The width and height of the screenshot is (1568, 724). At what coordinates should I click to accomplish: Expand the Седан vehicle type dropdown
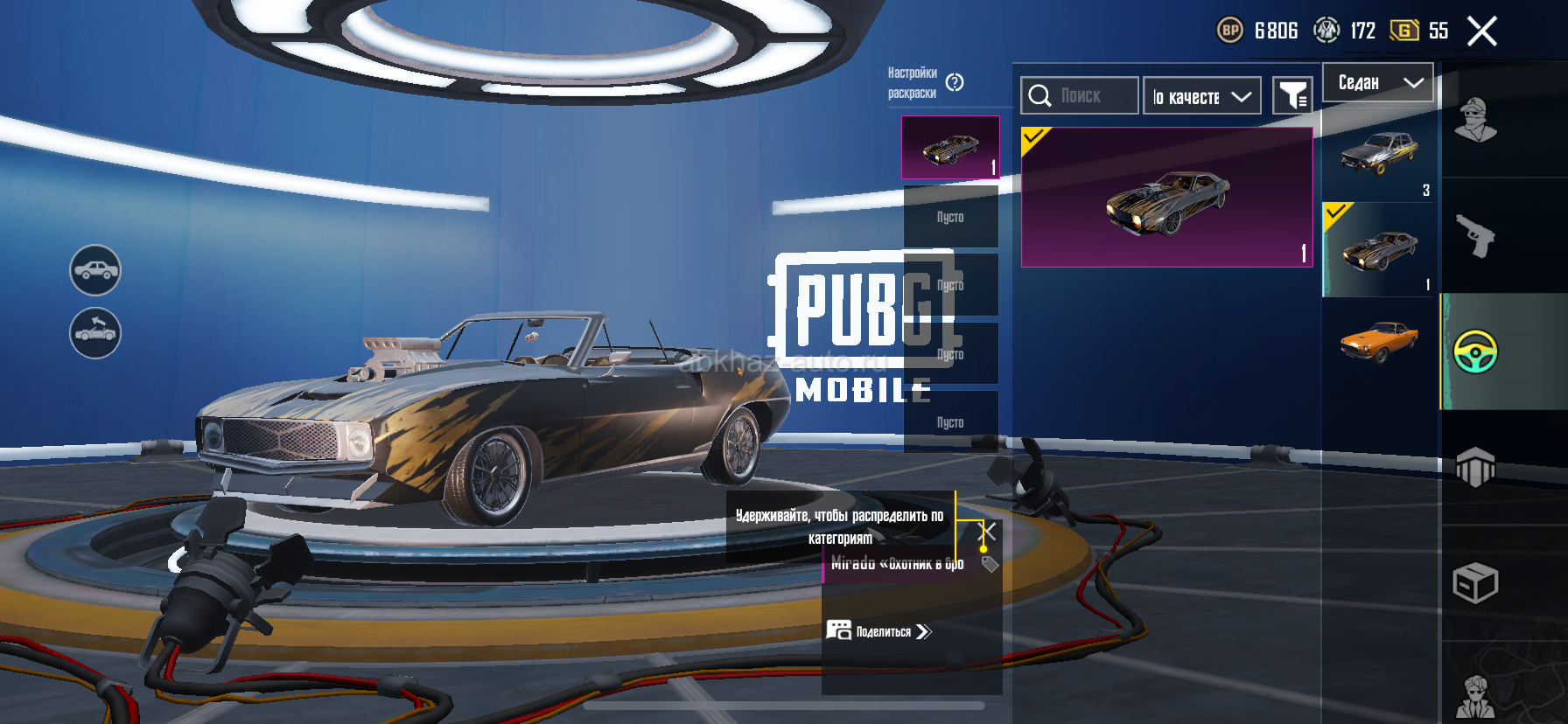coord(1377,83)
